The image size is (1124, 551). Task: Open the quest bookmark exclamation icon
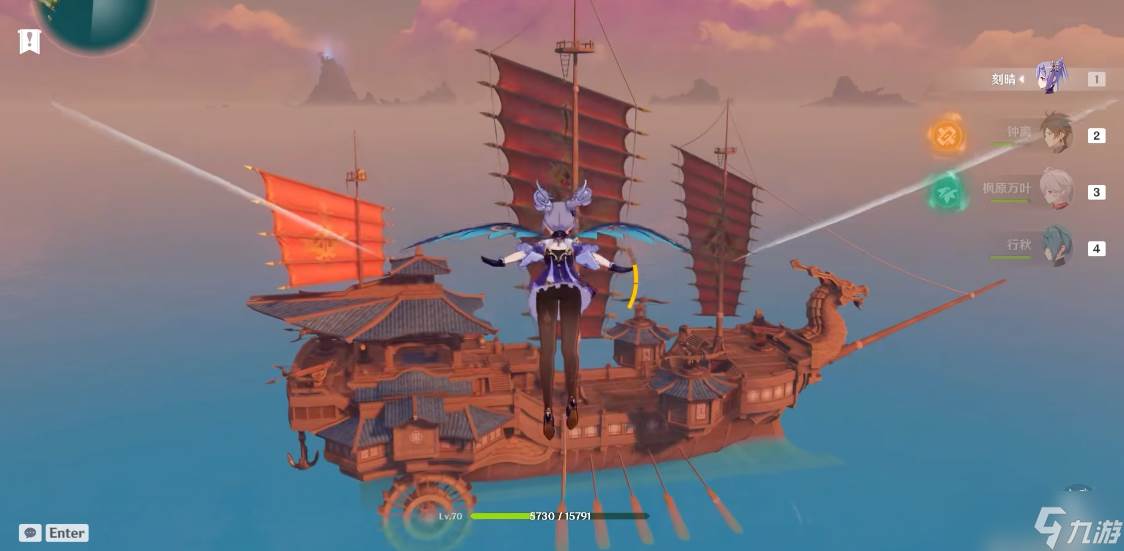pyautogui.click(x=29, y=41)
